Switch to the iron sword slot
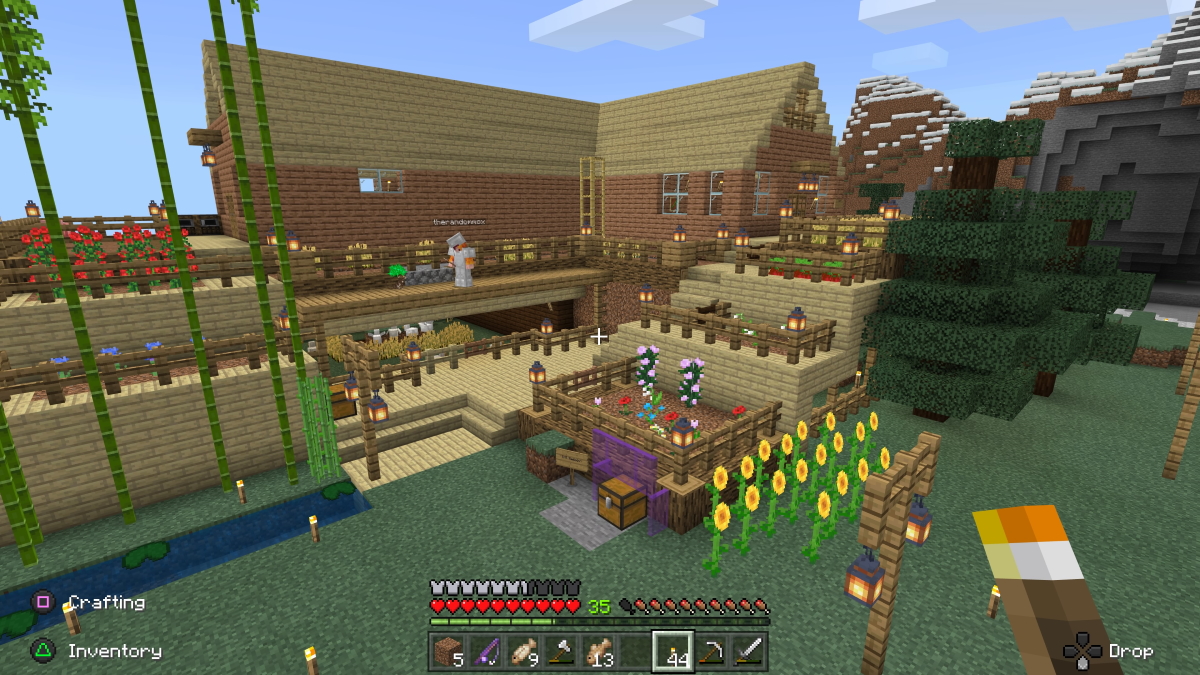 pos(748,651)
